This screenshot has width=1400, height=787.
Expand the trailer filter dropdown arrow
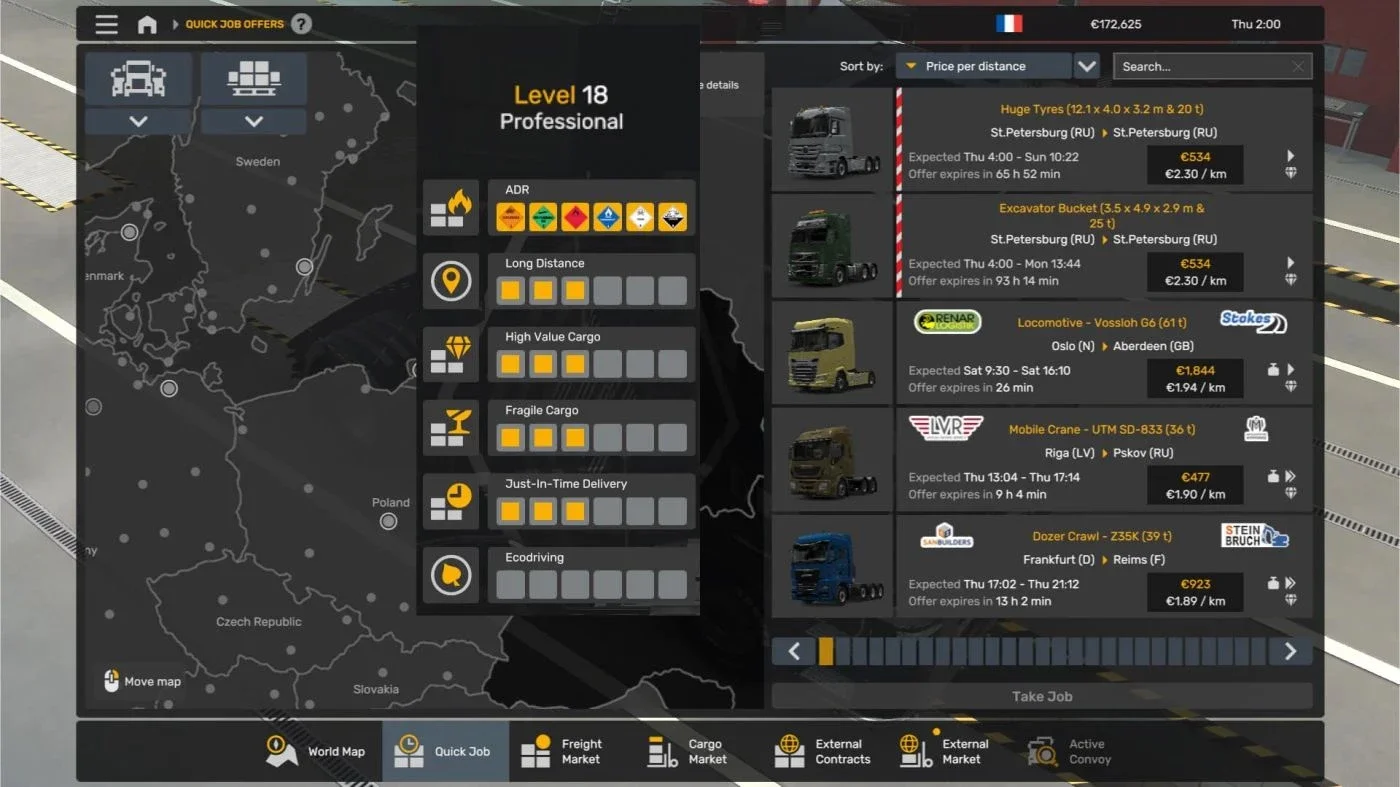click(253, 120)
